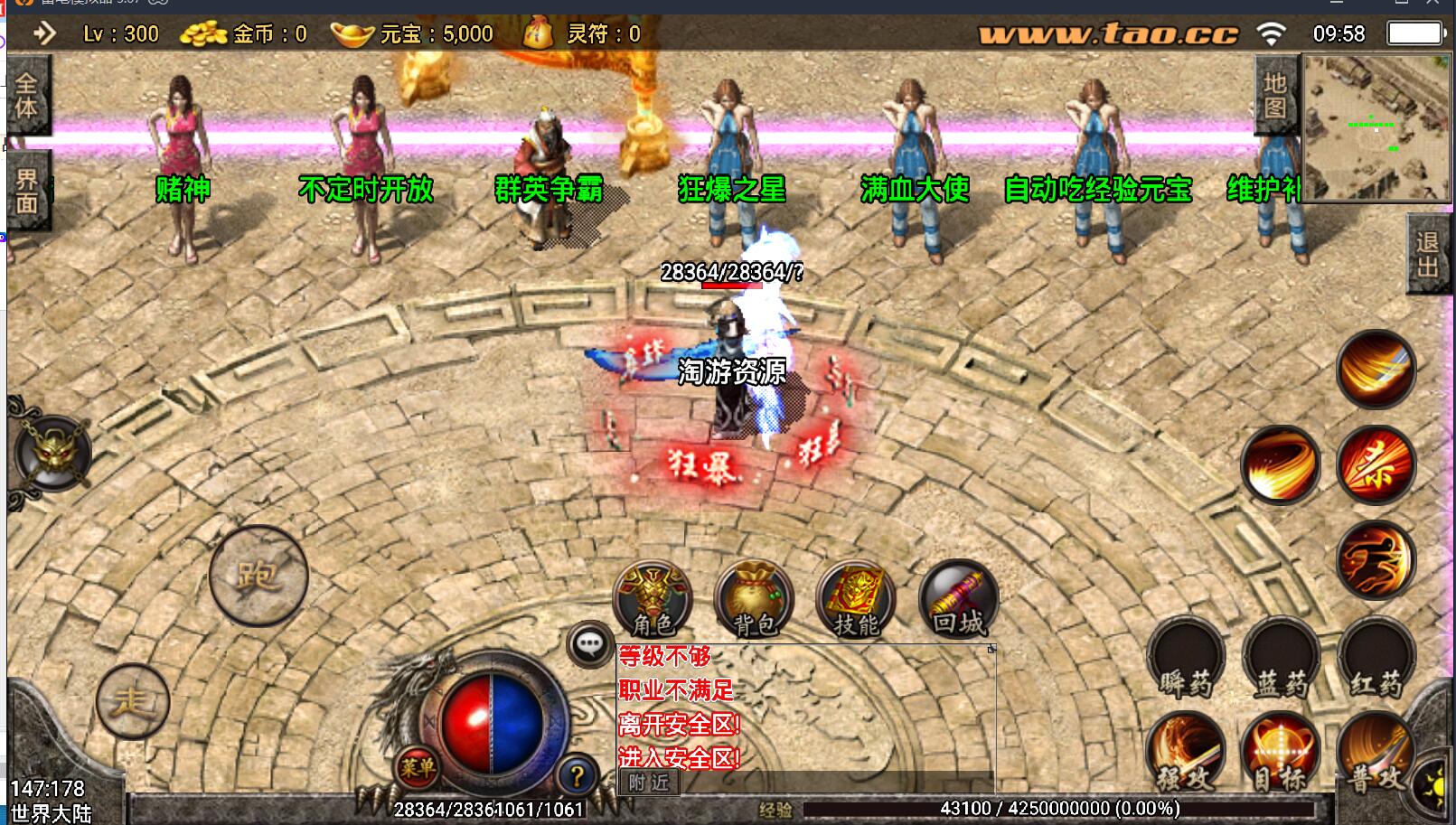
Task: Toggle the 界面 interface button
Action: (26, 191)
